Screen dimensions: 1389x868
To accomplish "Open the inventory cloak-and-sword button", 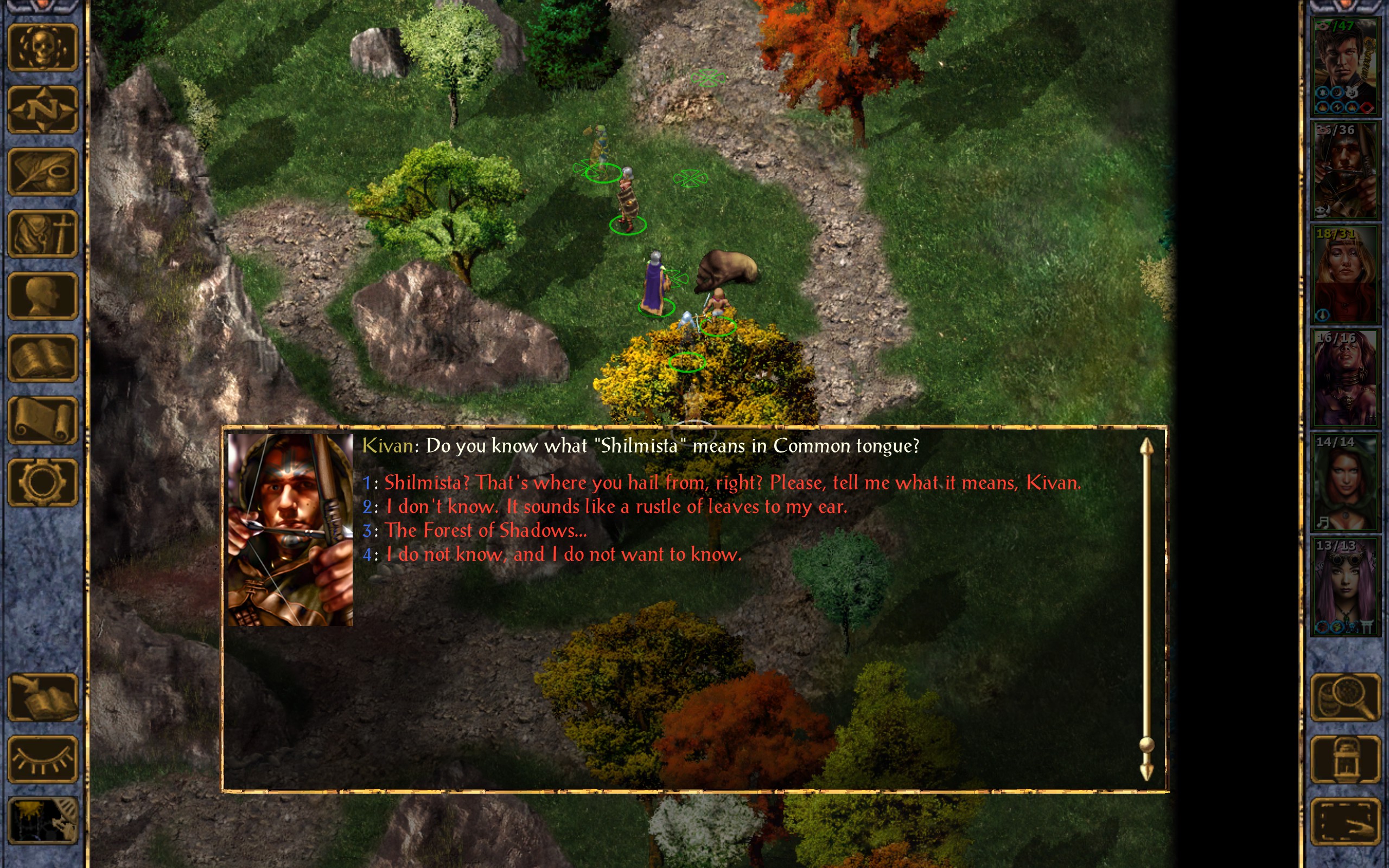I will (x=42, y=234).
